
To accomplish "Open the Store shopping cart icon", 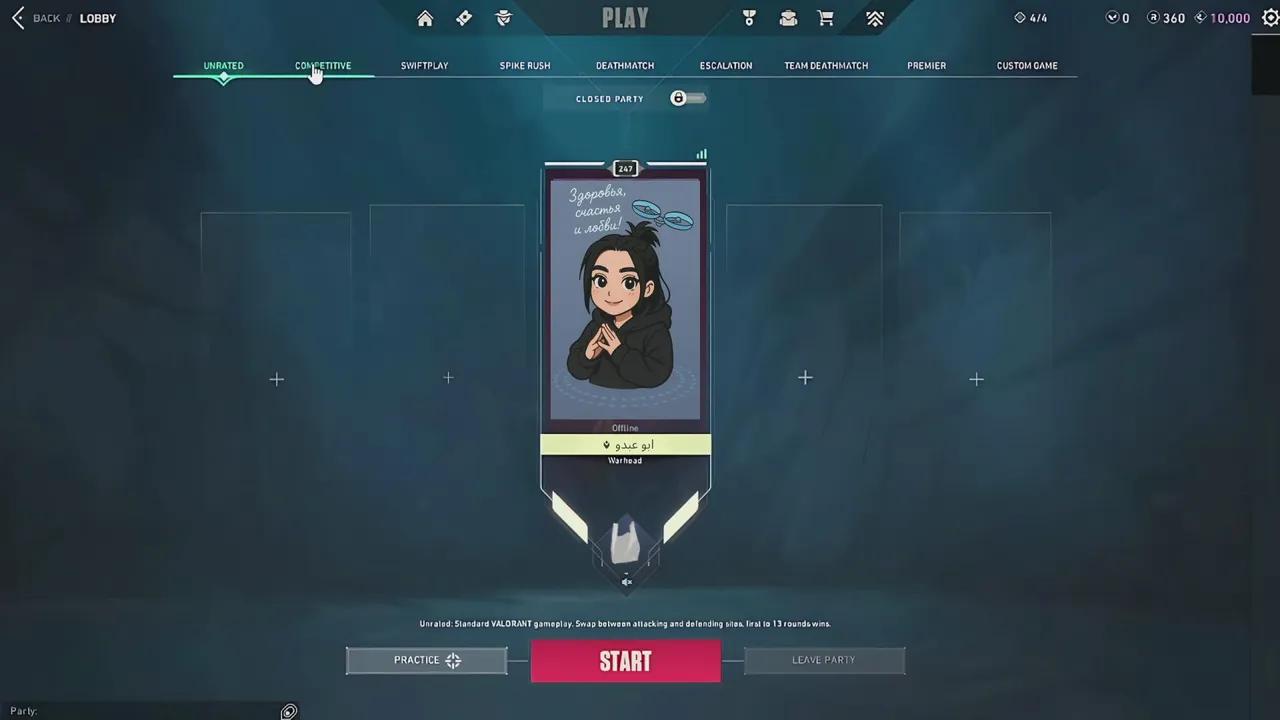I will [825, 17].
